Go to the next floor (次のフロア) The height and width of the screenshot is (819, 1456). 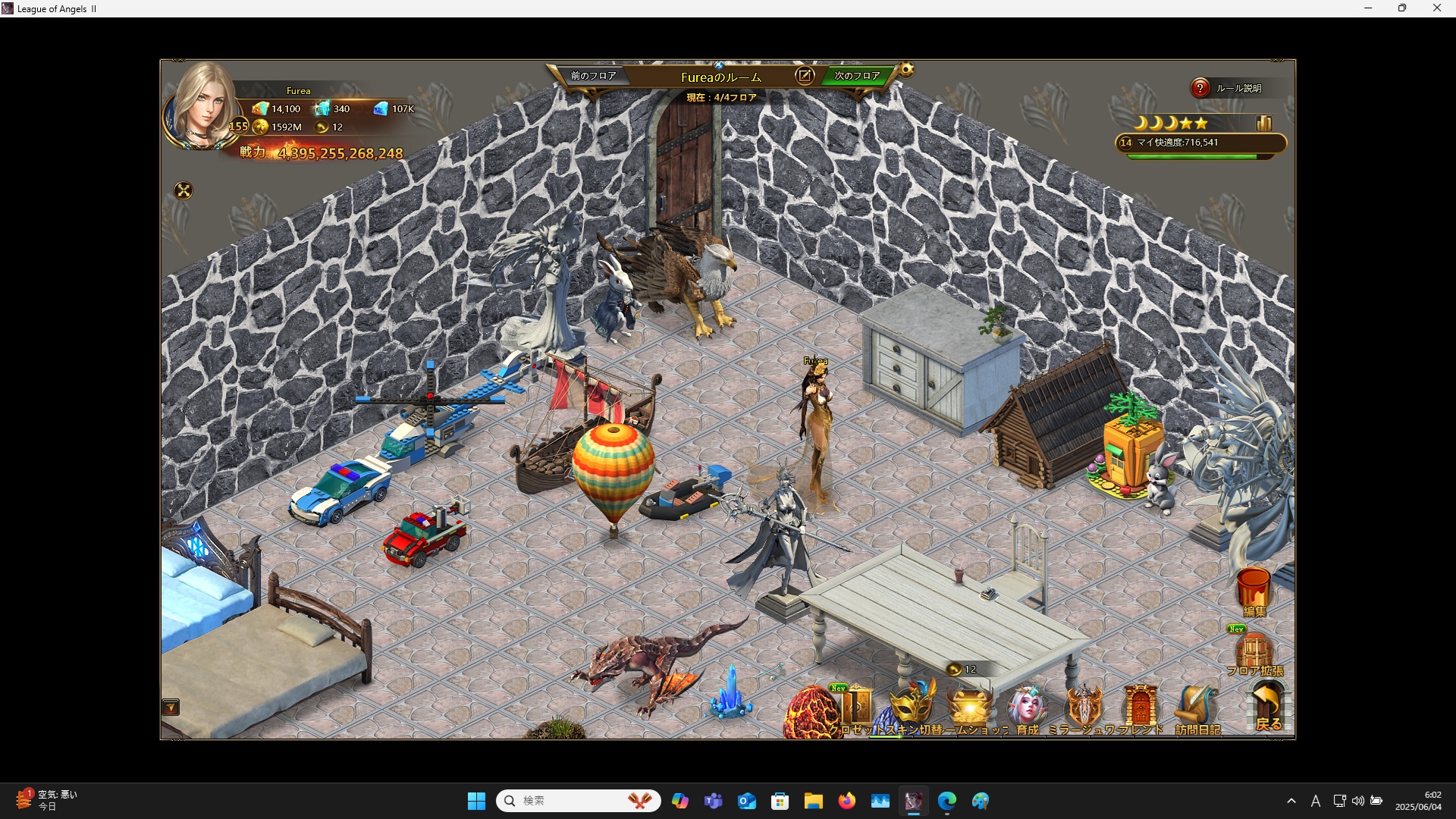point(857,76)
